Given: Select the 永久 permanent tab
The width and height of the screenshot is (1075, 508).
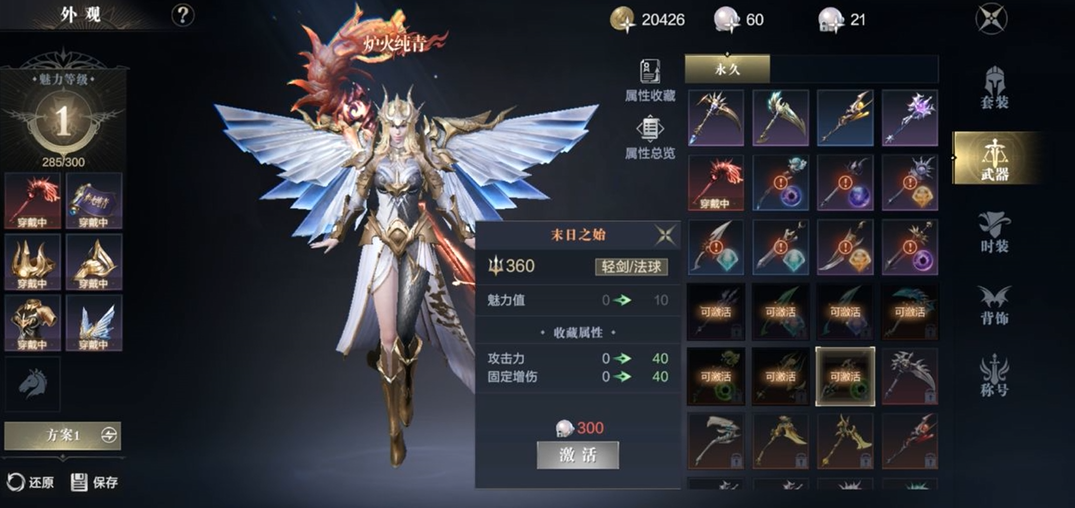Looking at the screenshot, I should (727, 68).
